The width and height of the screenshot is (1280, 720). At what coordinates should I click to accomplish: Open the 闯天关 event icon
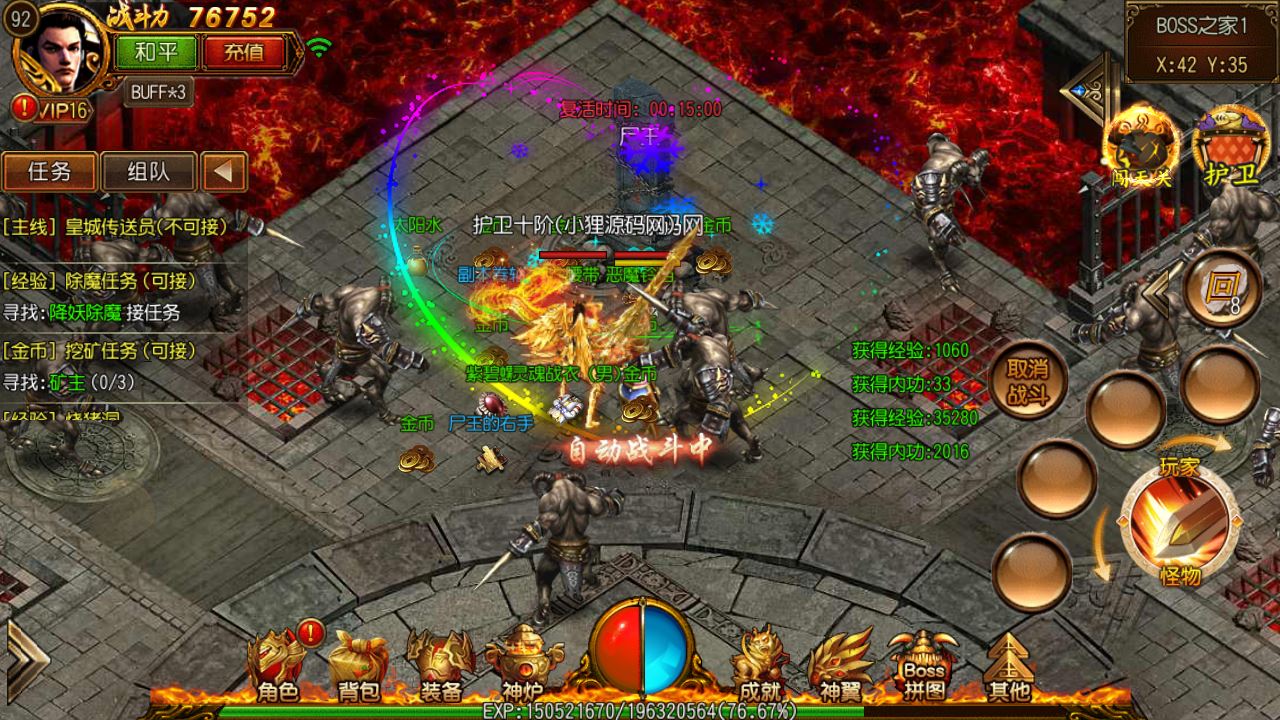pyautogui.click(x=1140, y=146)
